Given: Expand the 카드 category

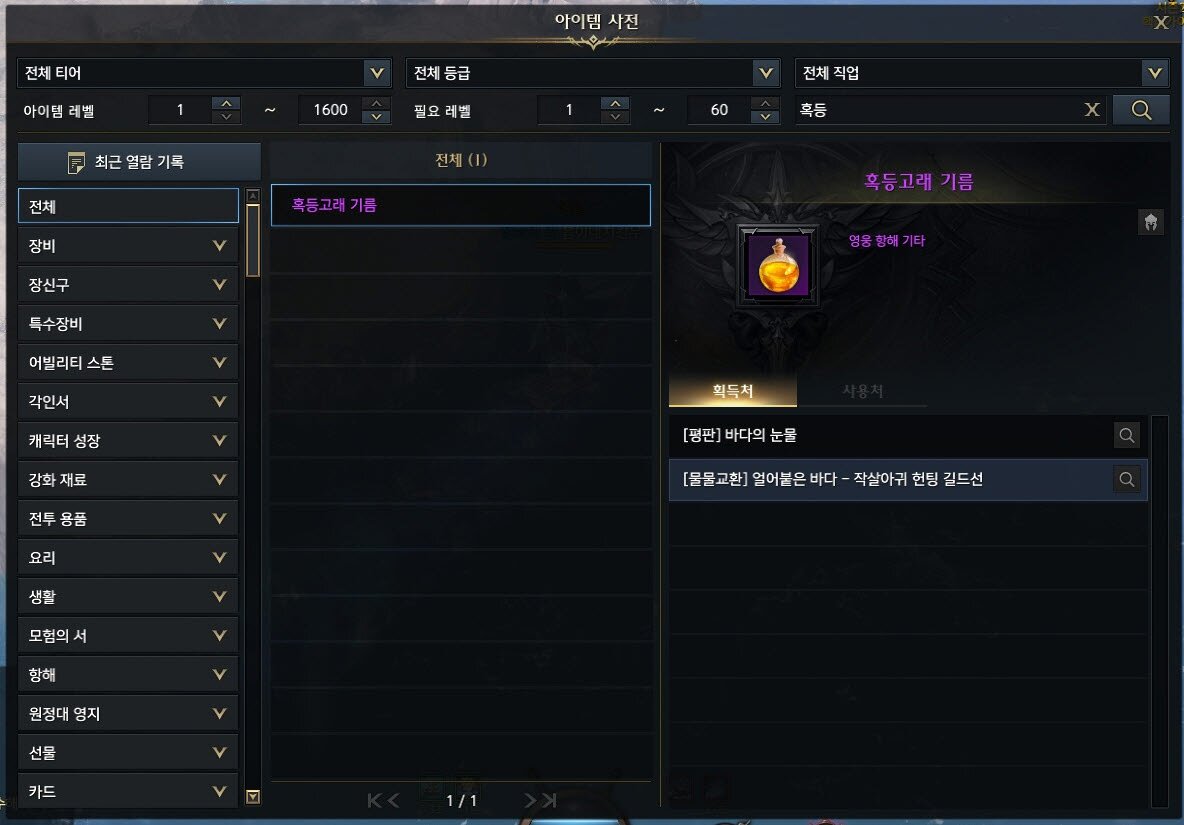Looking at the screenshot, I should click(x=128, y=792).
